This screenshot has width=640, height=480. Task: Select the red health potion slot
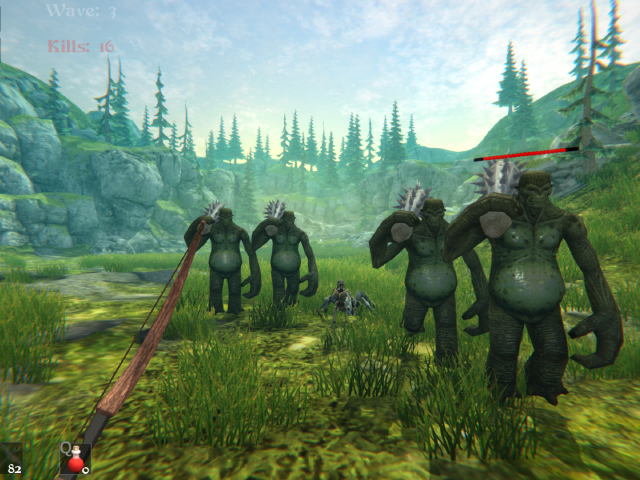[x=75, y=459]
